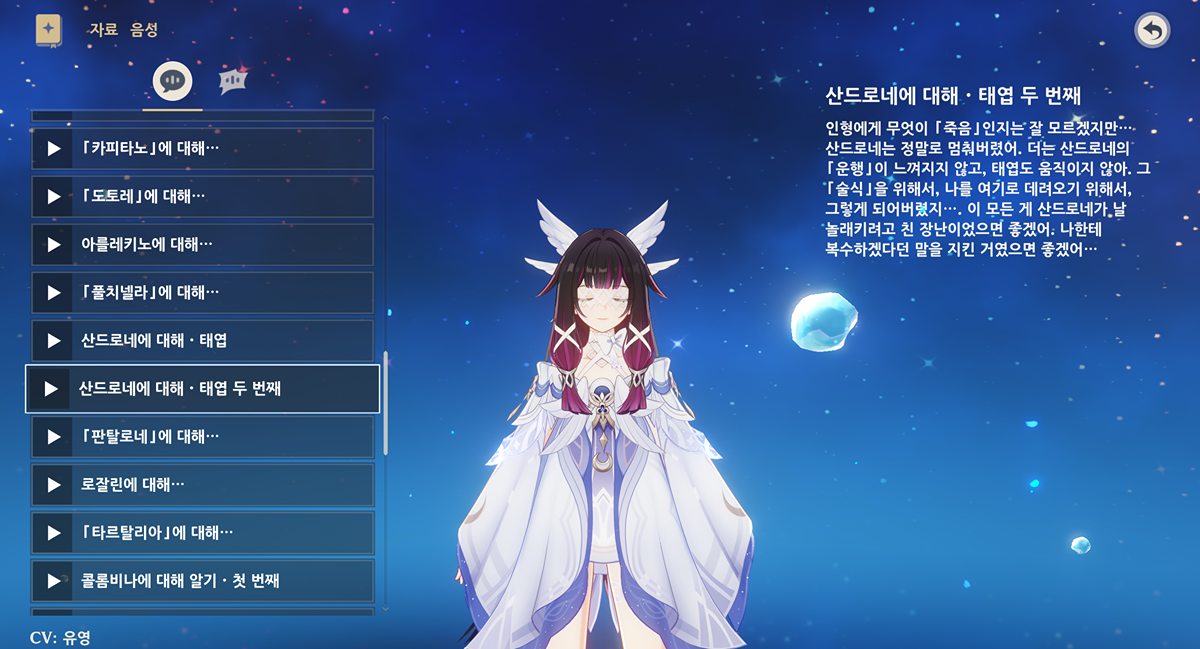The width and height of the screenshot is (1200, 649).
Task: Open 콜롬비나에 대해 알기 · 첫 번째 entry
Action: [202, 581]
